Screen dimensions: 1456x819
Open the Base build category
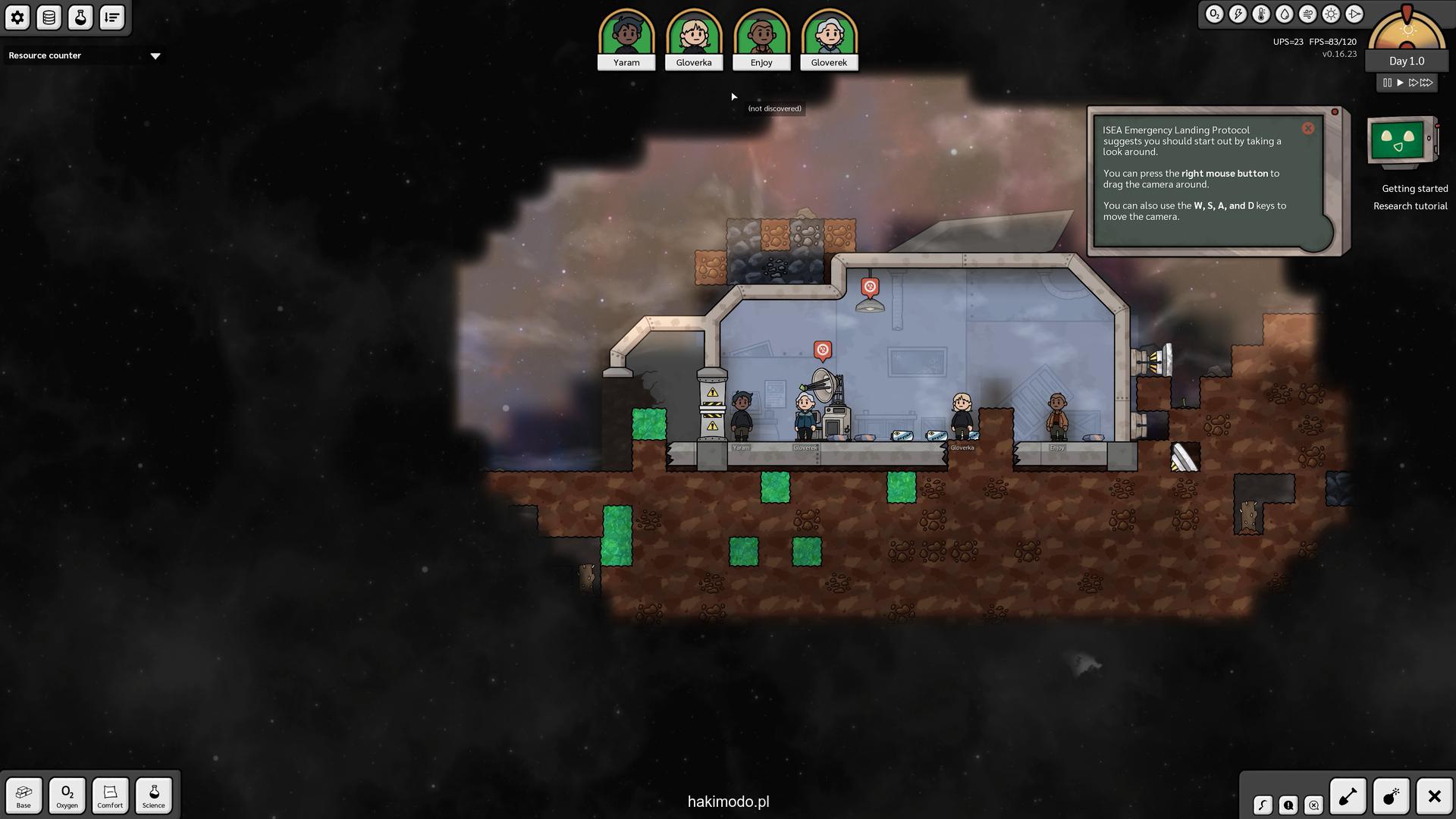click(x=24, y=795)
